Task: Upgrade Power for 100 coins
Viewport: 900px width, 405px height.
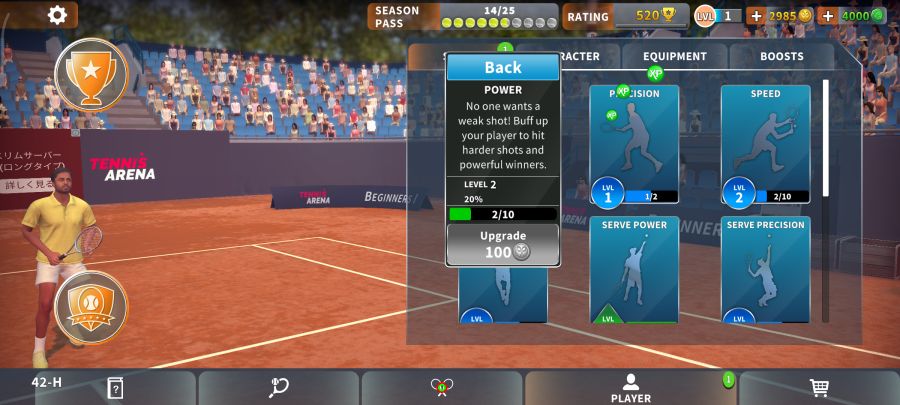Action: 502,244
